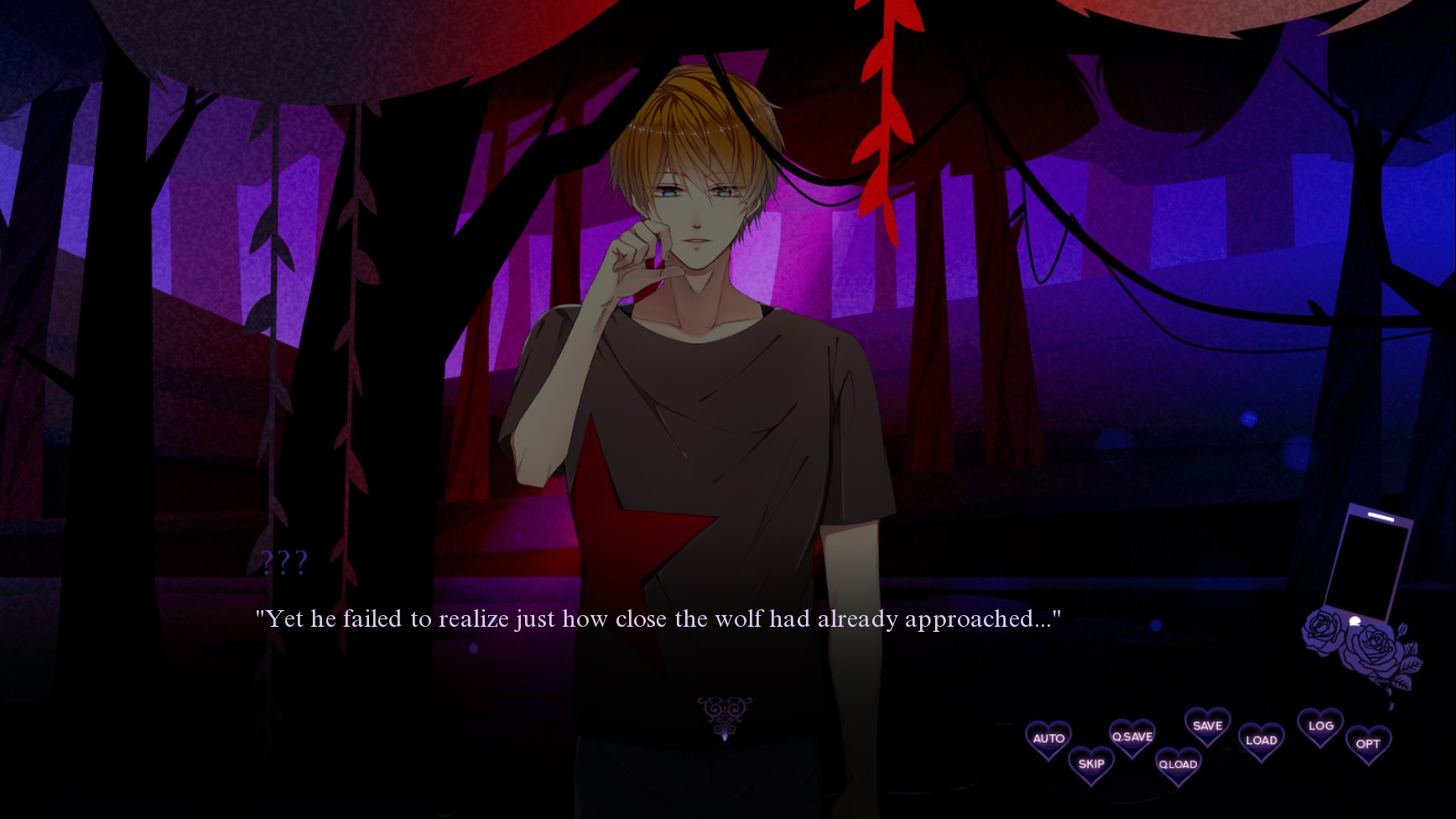Open the LOAD menu
The image size is (1456, 819).
[x=1261, y=741]
